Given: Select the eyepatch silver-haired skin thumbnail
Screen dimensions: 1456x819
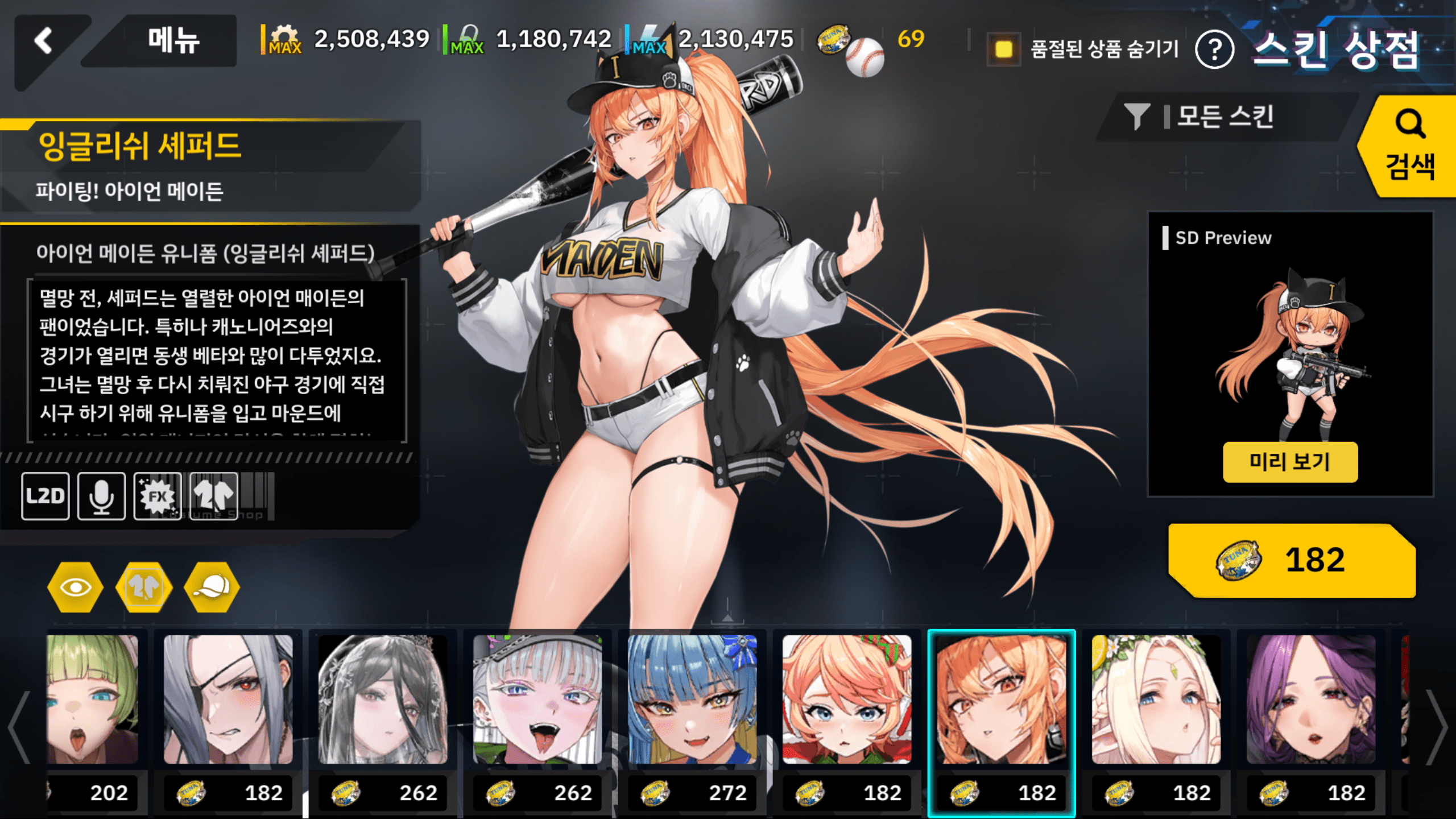Looking at the screenshot, I should [228, 700].
